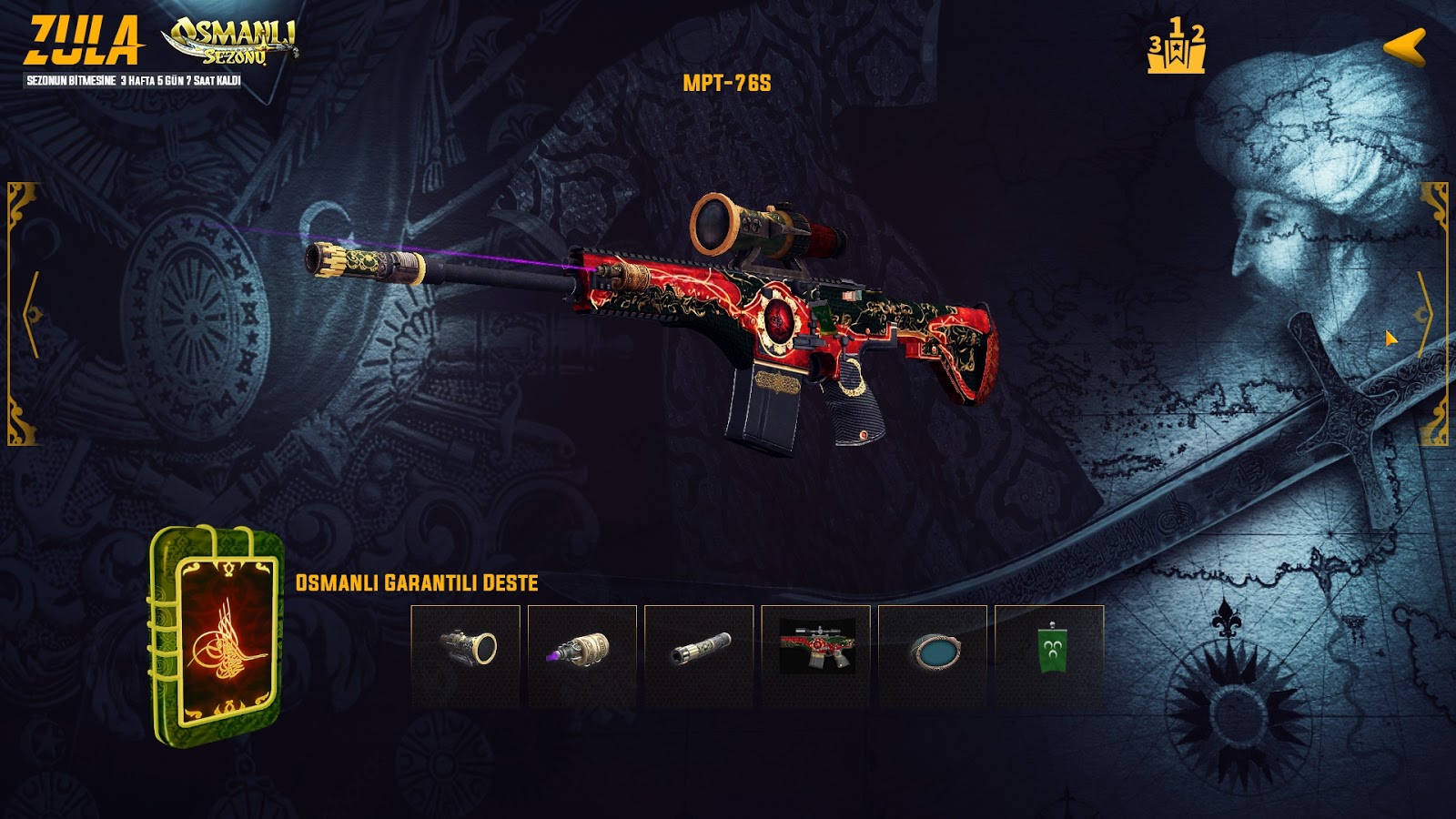The height and width of the screenshot is (819, 1456).
Task: Select the green three-crescent banner thumbnail
Action: click(1049, 655)
